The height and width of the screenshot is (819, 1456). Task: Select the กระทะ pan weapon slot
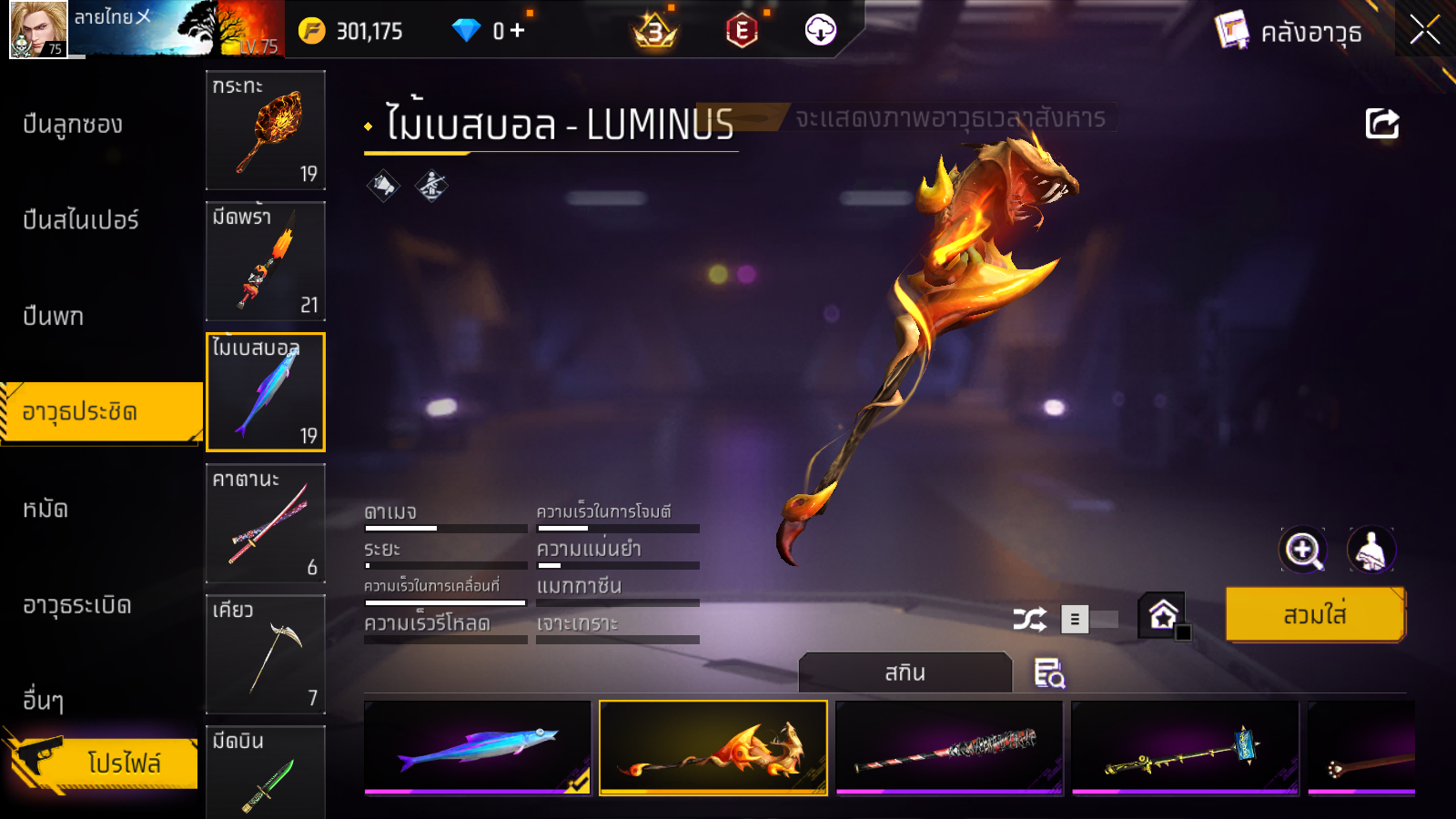266,130
